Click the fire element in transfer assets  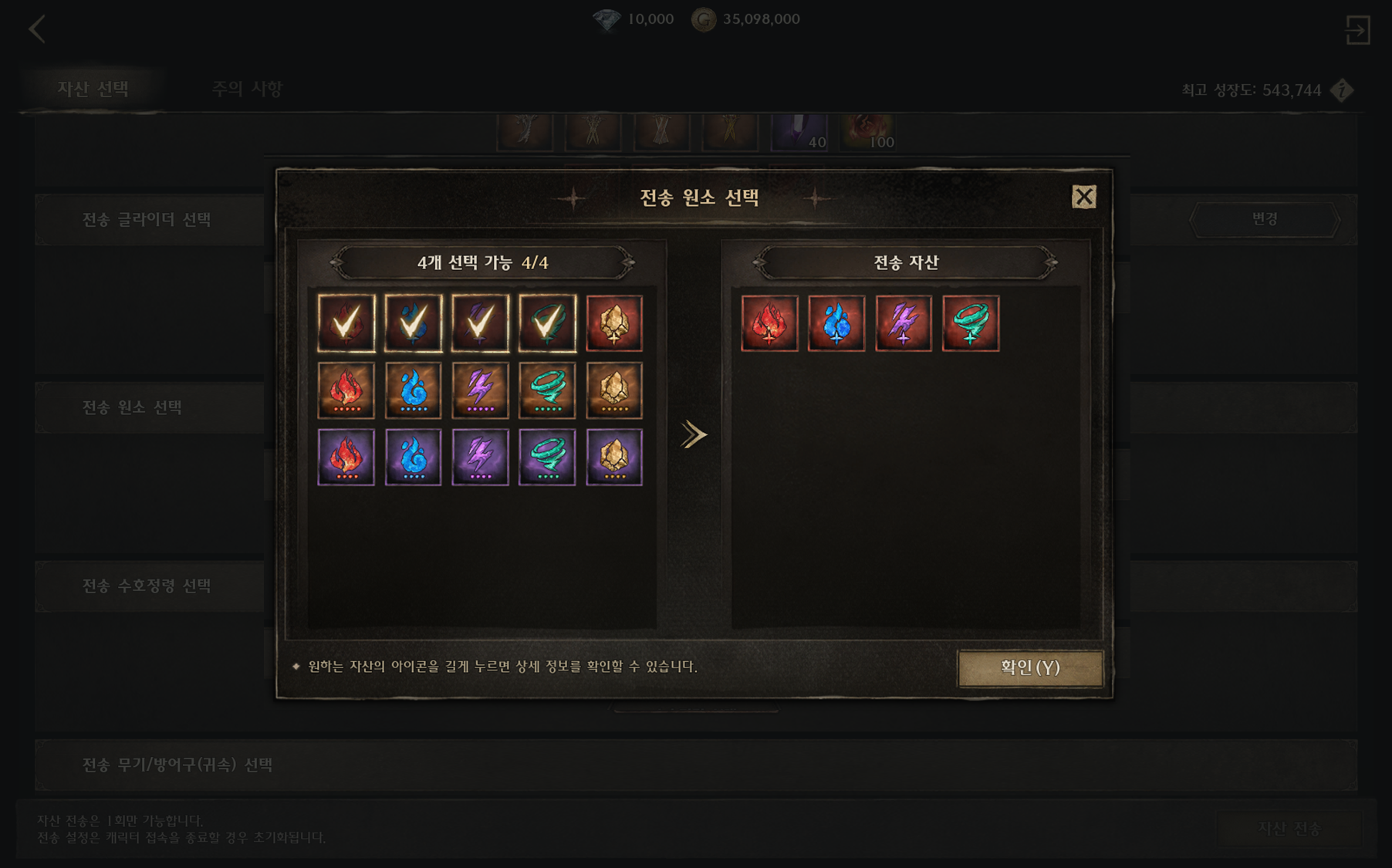(769, 323)
